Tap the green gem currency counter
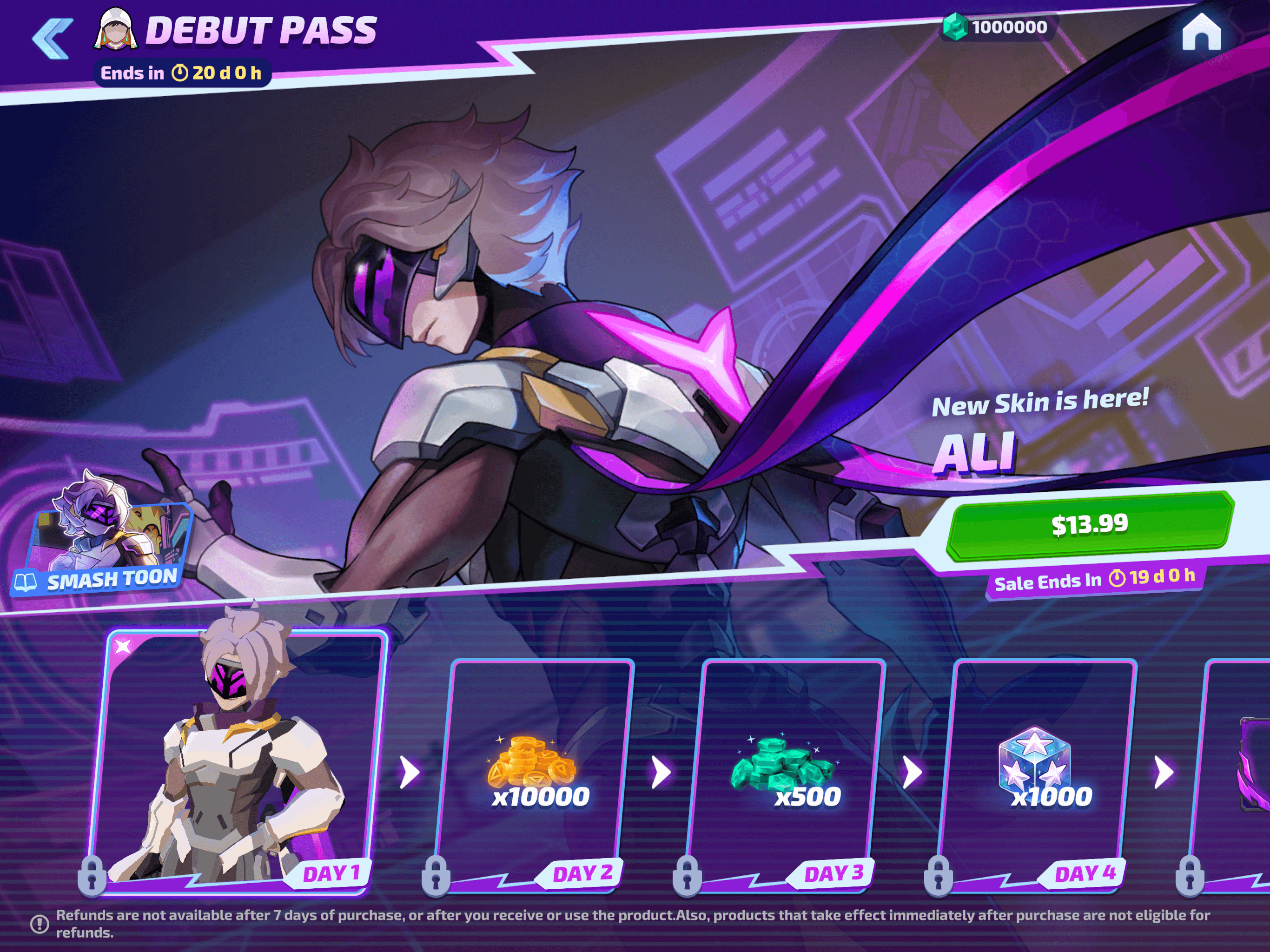The width and height of the screenshot is (1270, 952). 998,27
